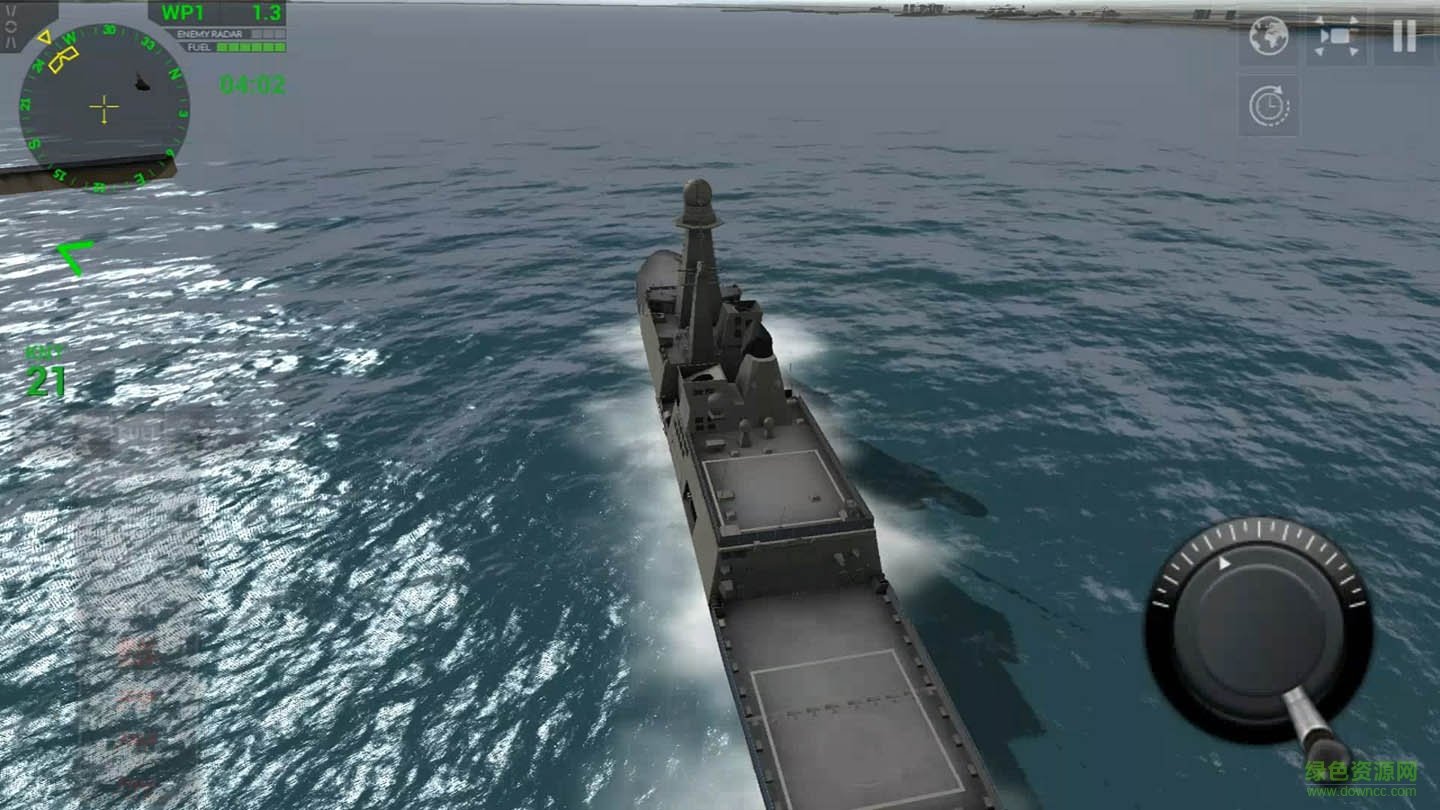Click the mission timer showing 04:02
Image resolution: width=1440 pixels, height=810 pixels.
point(251,85)
